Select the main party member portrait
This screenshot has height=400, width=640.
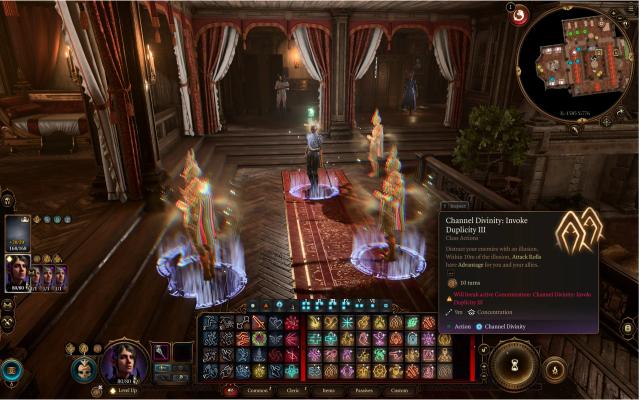pos(18,272)
